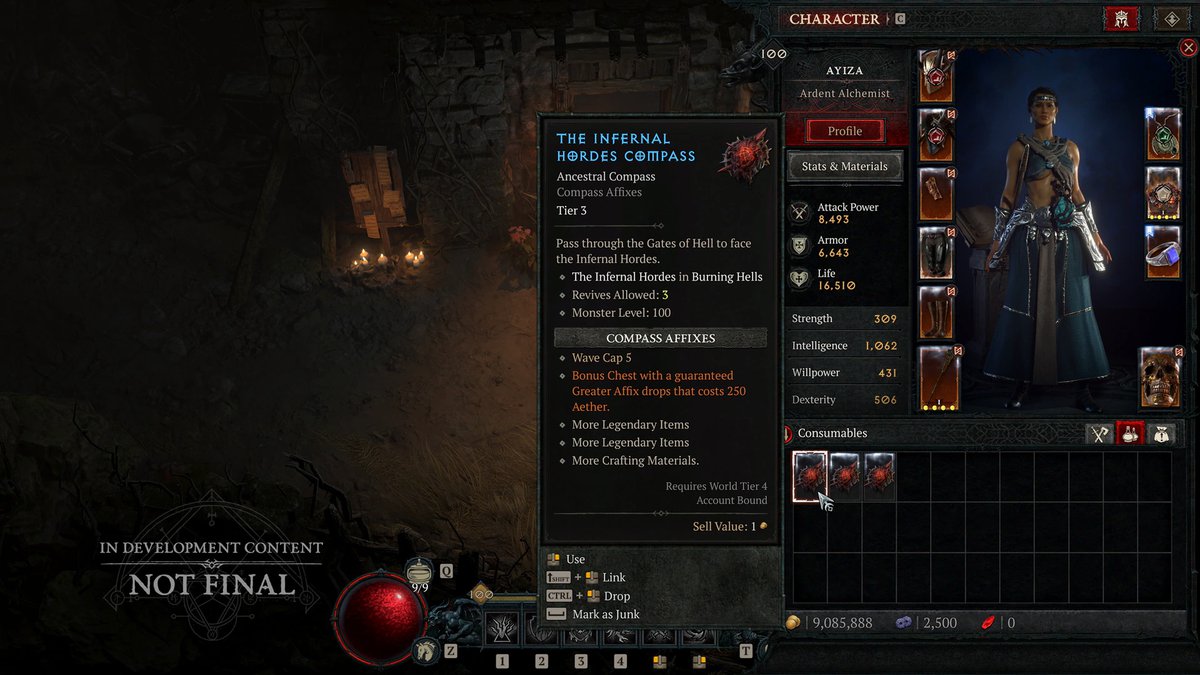Switch to the red helmet equipment tab

pos(1121,18)
